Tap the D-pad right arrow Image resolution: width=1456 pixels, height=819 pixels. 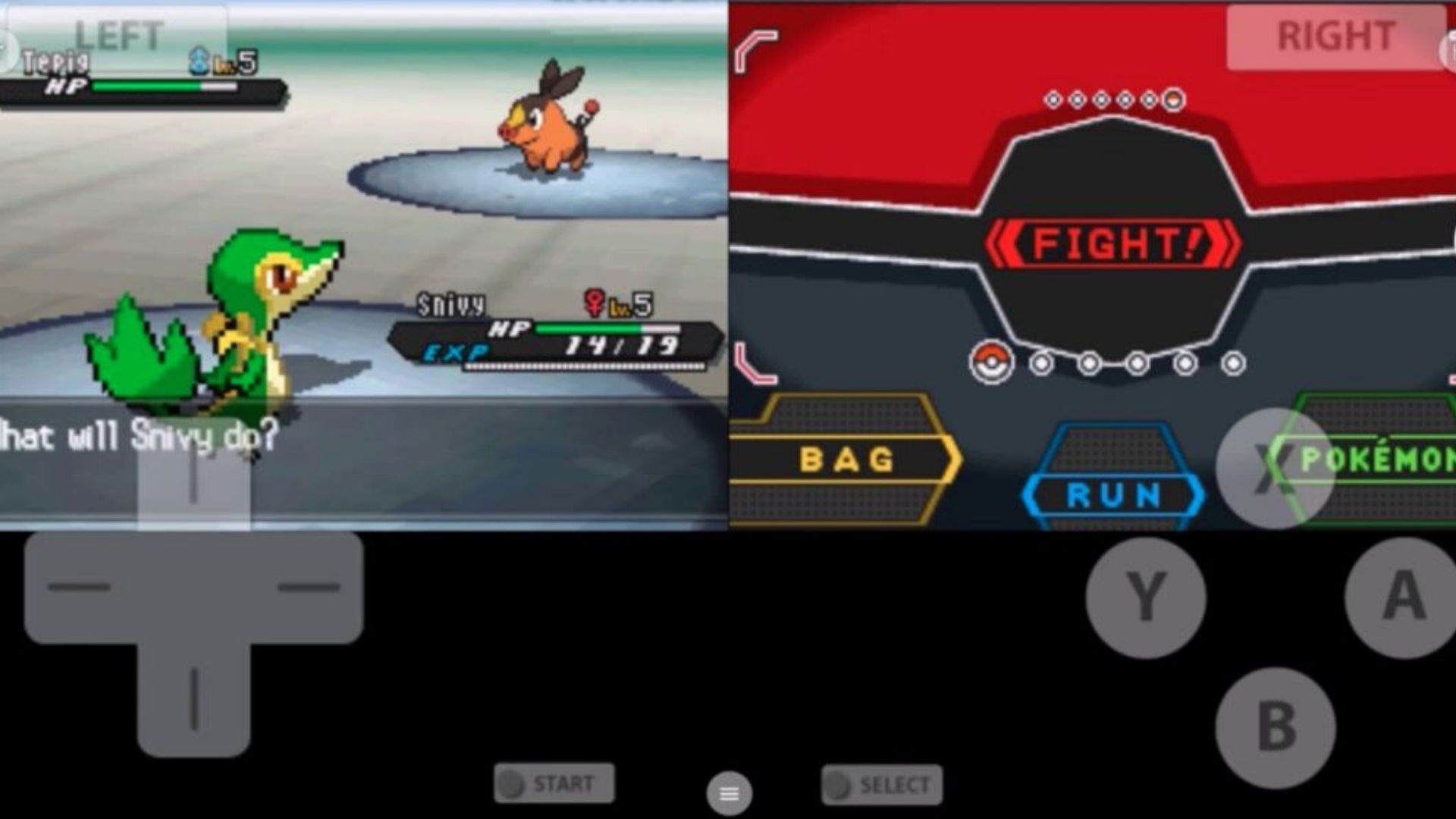(x=308, y=587)
